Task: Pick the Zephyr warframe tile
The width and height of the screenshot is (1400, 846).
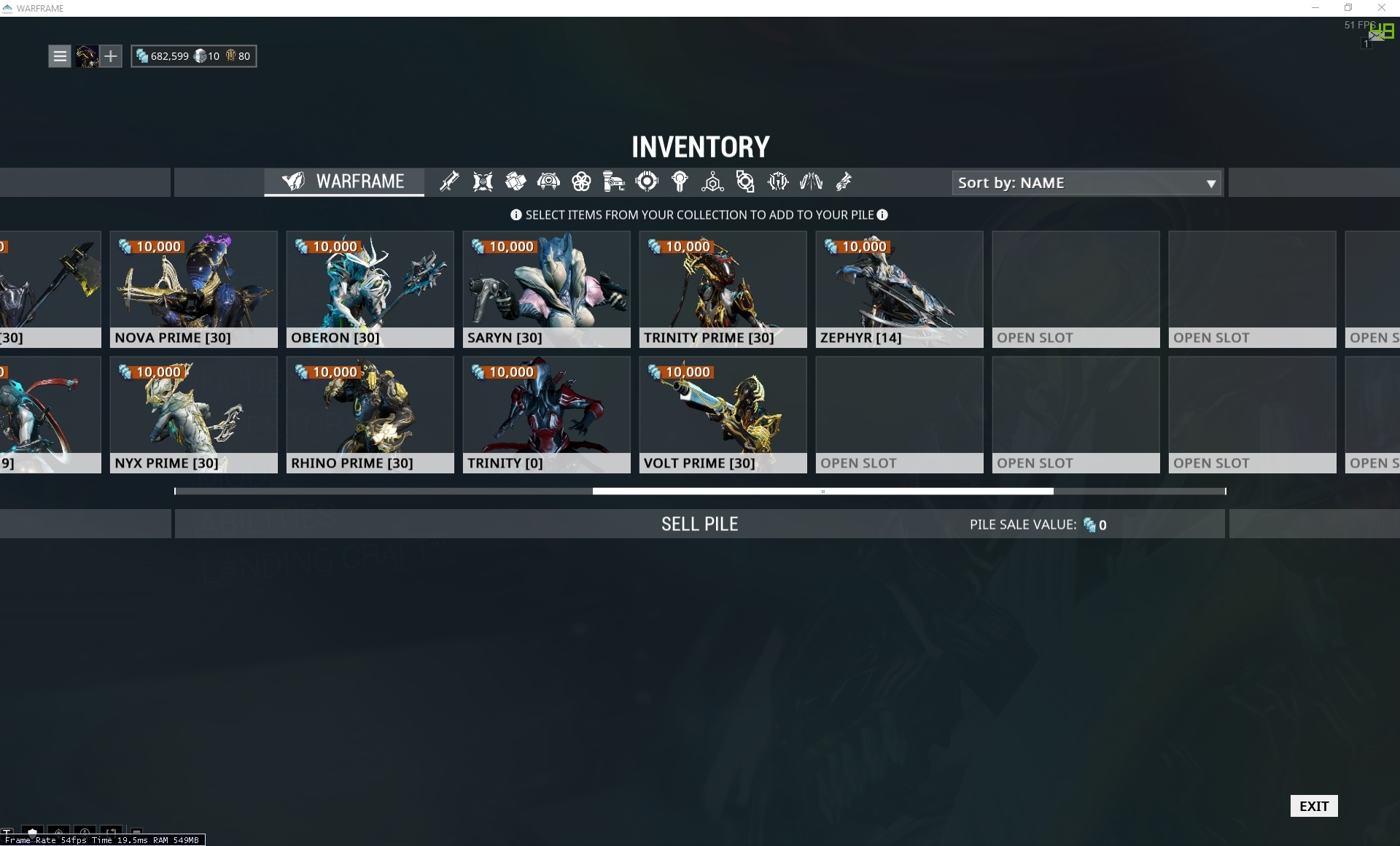Action: [x=899, y=289]
